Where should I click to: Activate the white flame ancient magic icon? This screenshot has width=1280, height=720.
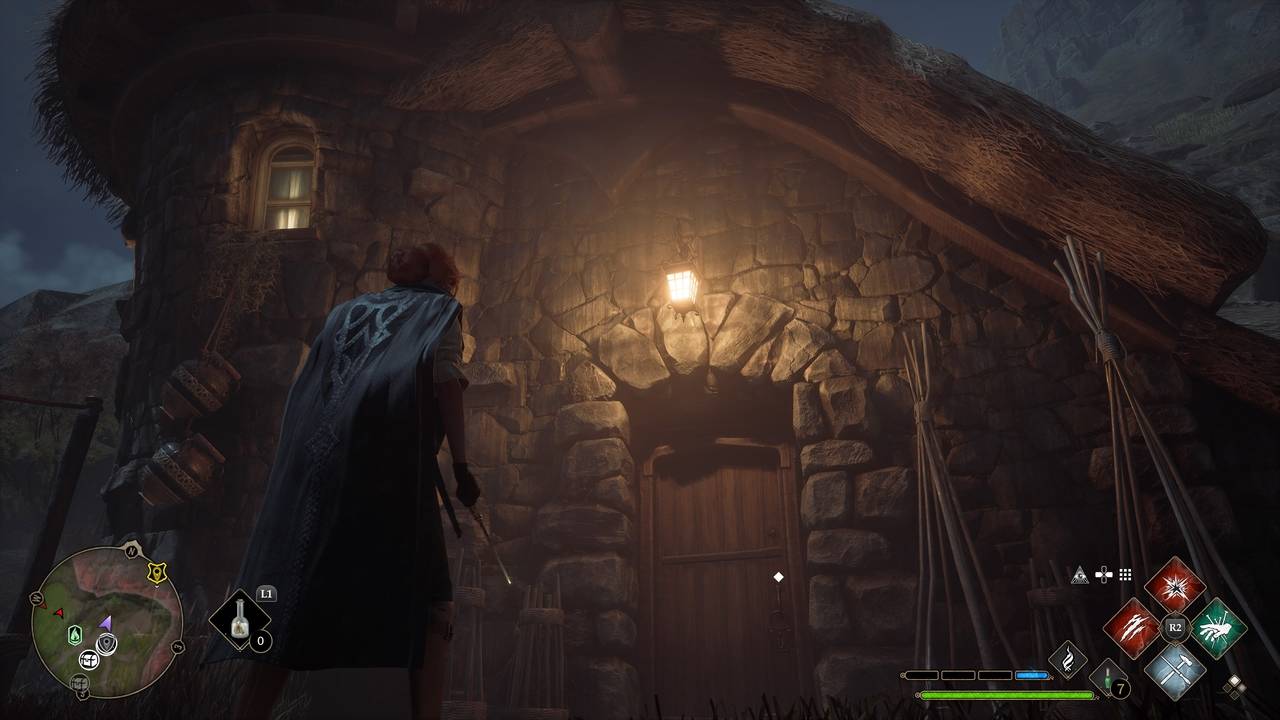[1067, 660]
